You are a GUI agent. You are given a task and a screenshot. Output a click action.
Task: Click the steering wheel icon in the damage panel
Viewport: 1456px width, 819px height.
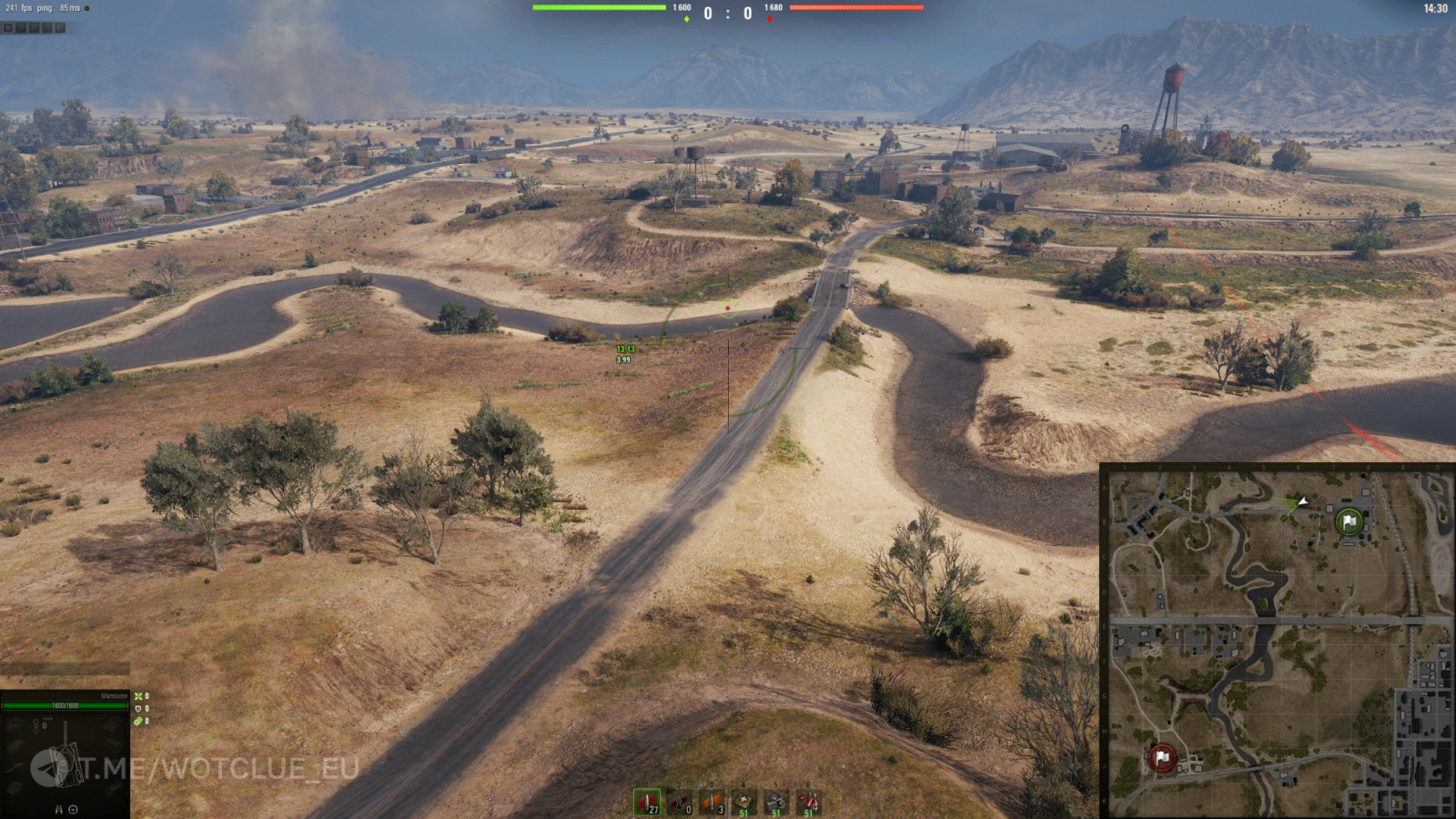[73, 809]
